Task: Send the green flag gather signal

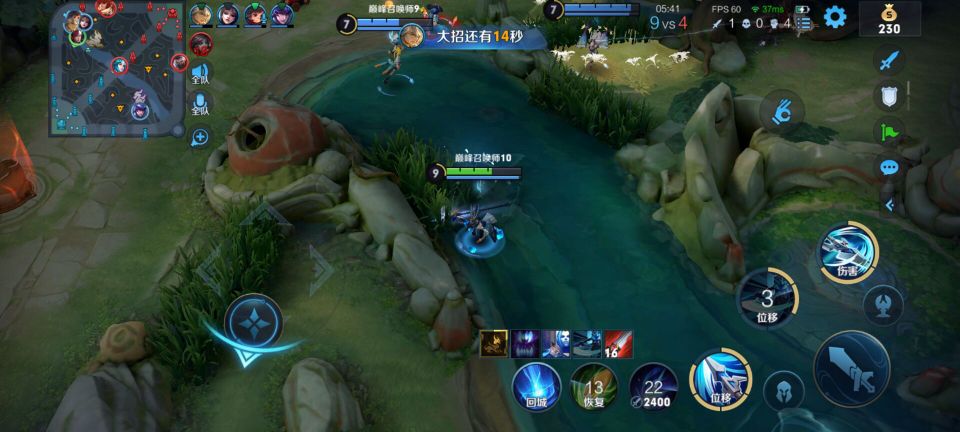Action: click(889, 131)
